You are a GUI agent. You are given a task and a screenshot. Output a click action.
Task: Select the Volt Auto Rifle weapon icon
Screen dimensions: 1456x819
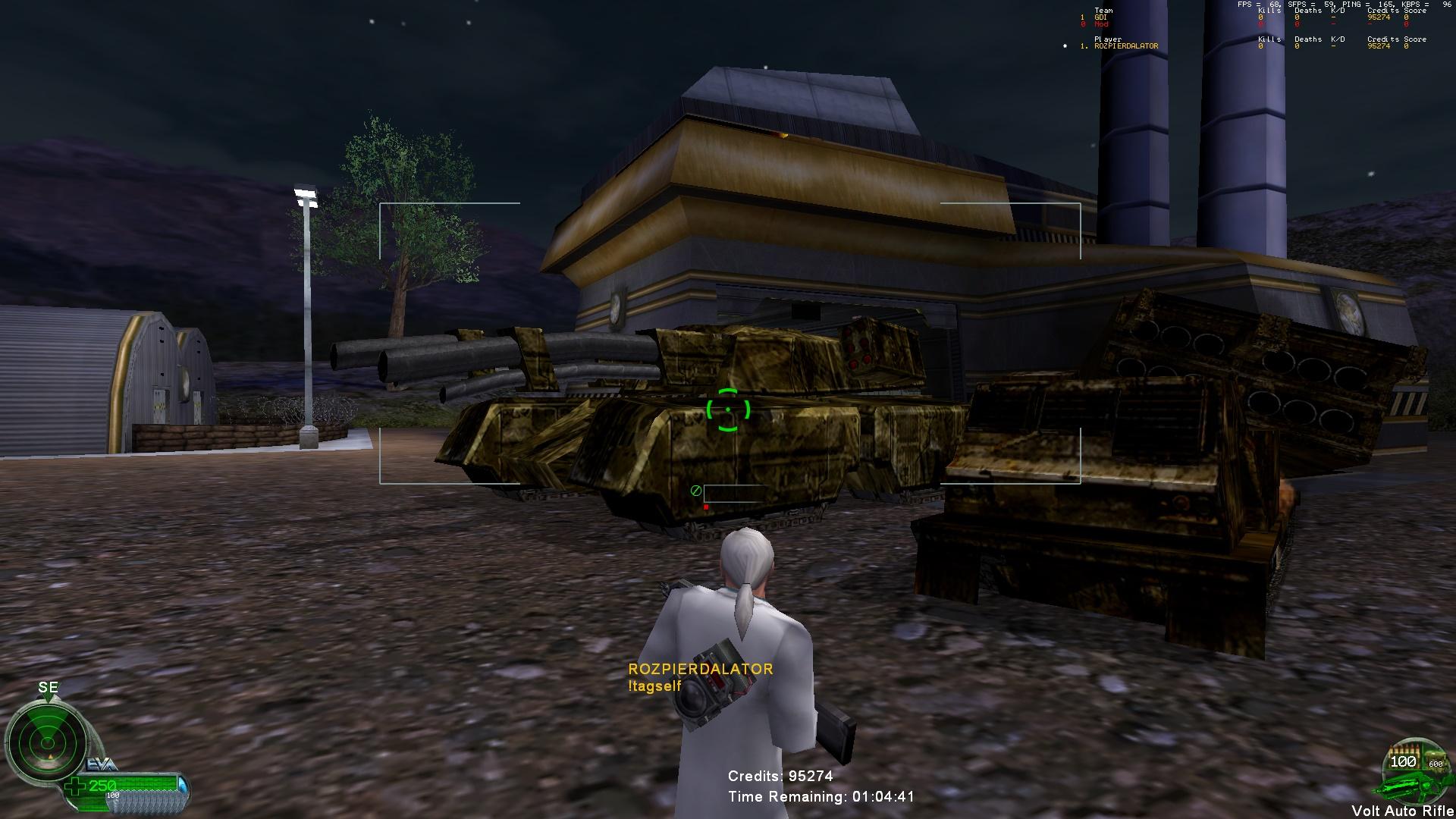(x=1411, y=775)
